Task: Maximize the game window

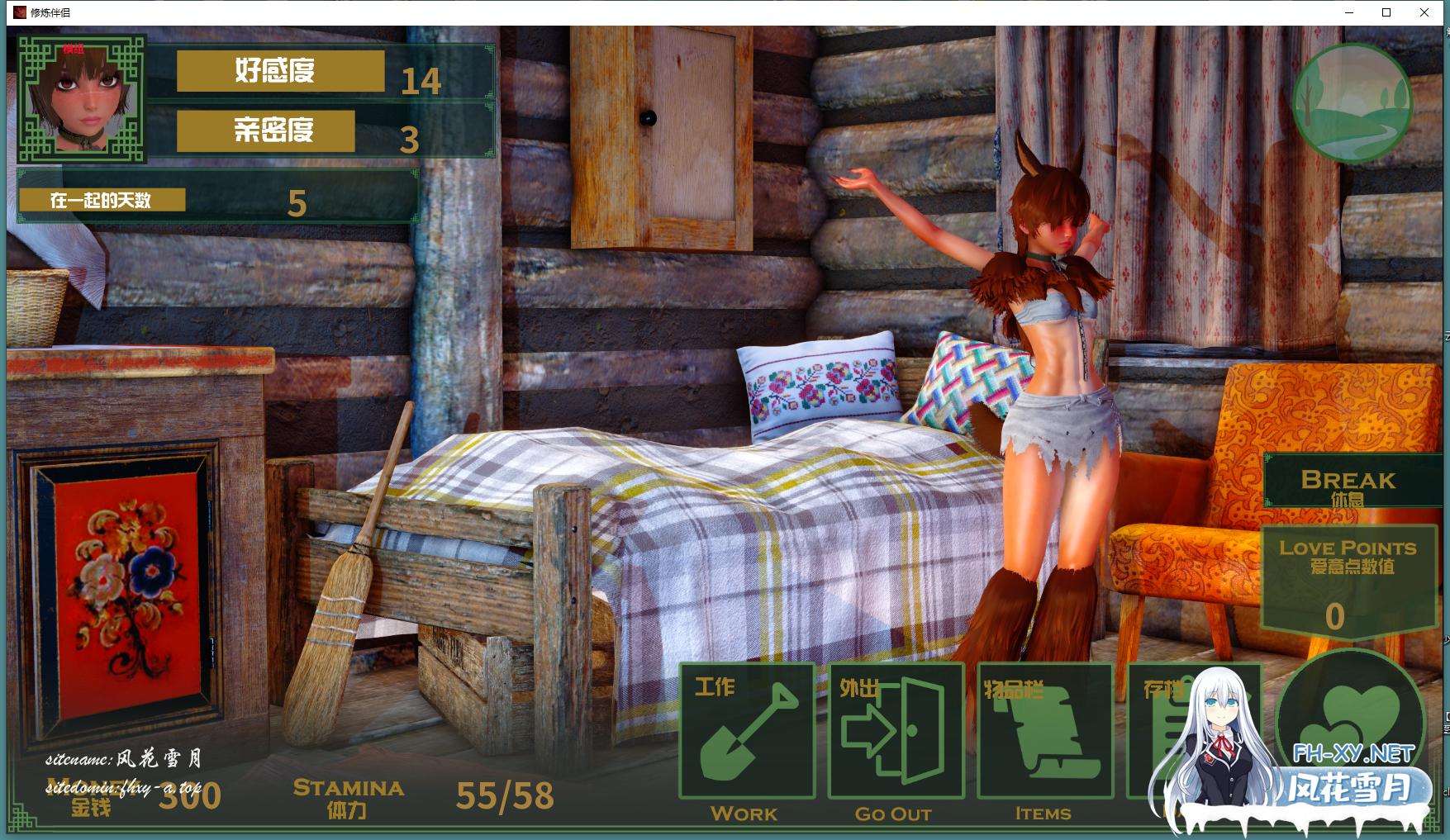Action: tap(1386, 12)
